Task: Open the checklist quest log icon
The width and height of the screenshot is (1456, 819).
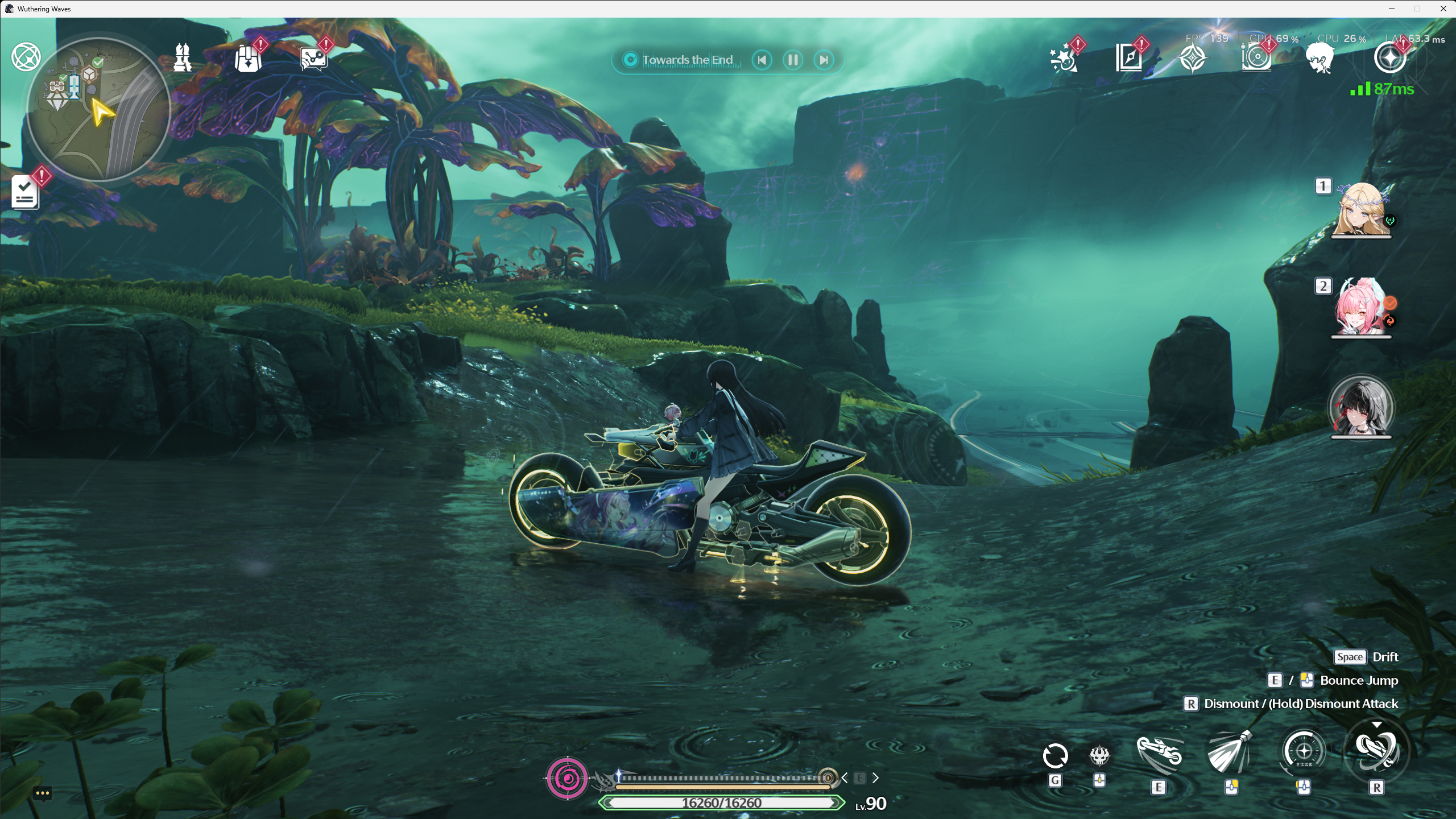Action: coord(25,192)
